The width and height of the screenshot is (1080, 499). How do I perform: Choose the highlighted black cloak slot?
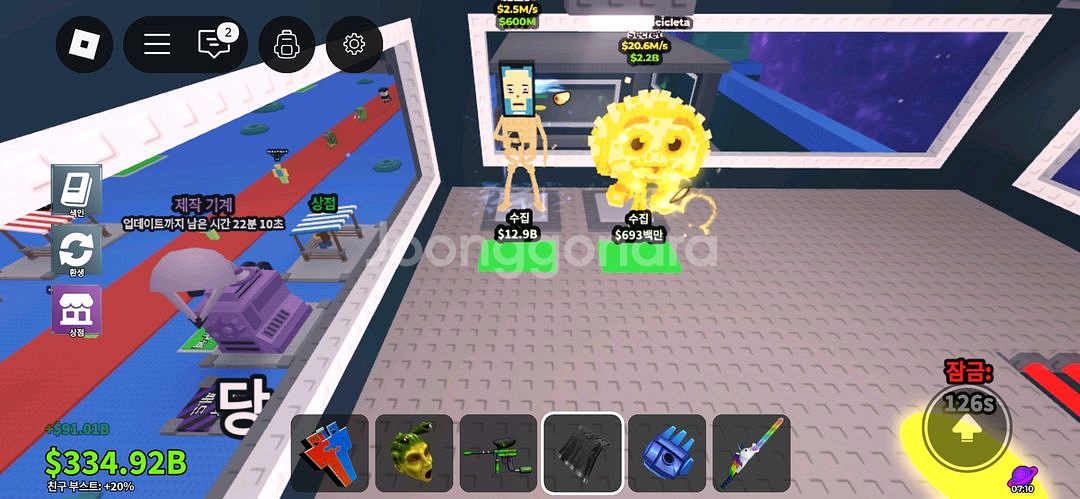pos(583,454)
